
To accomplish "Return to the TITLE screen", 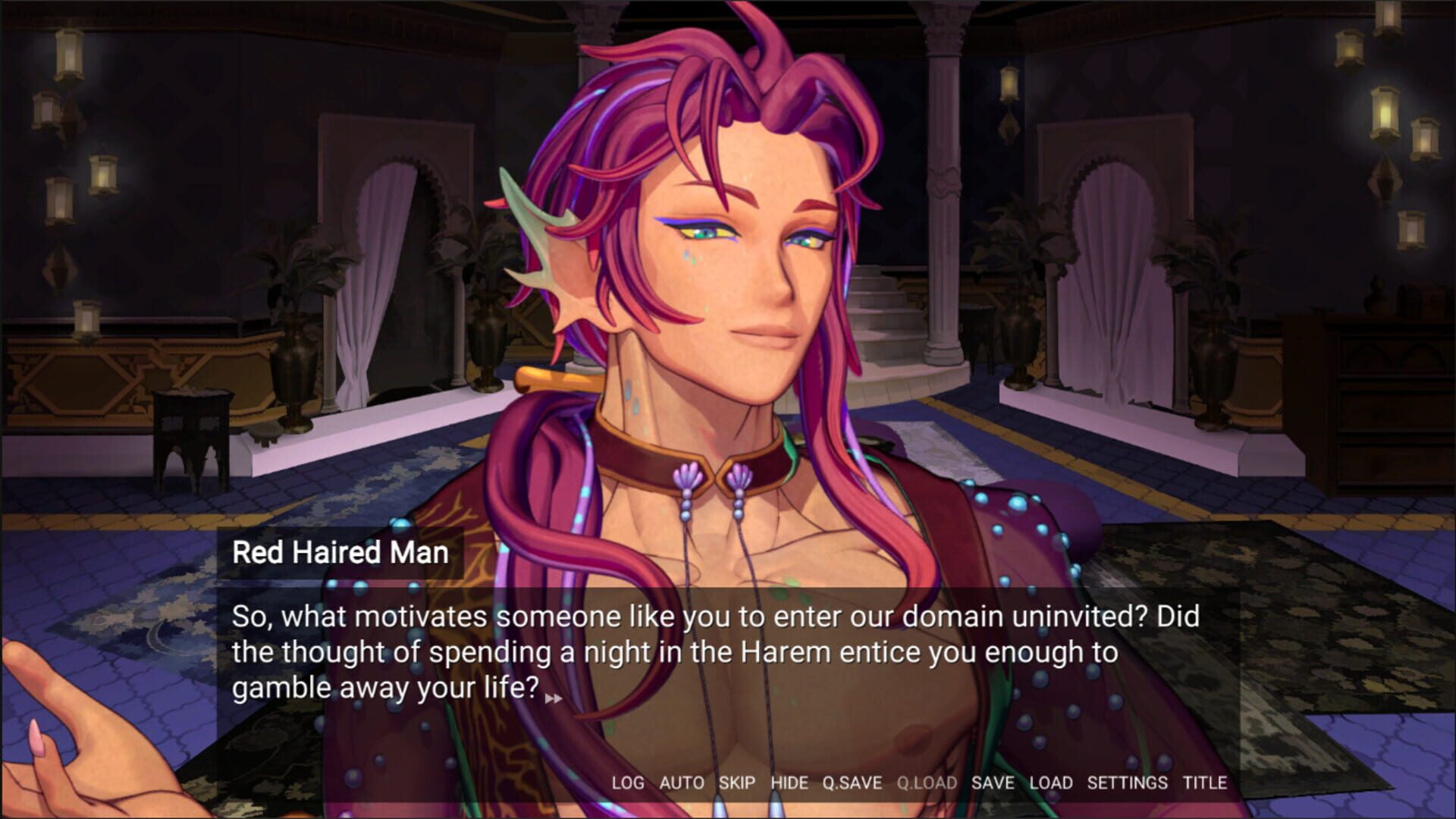I will point(1207,784).
